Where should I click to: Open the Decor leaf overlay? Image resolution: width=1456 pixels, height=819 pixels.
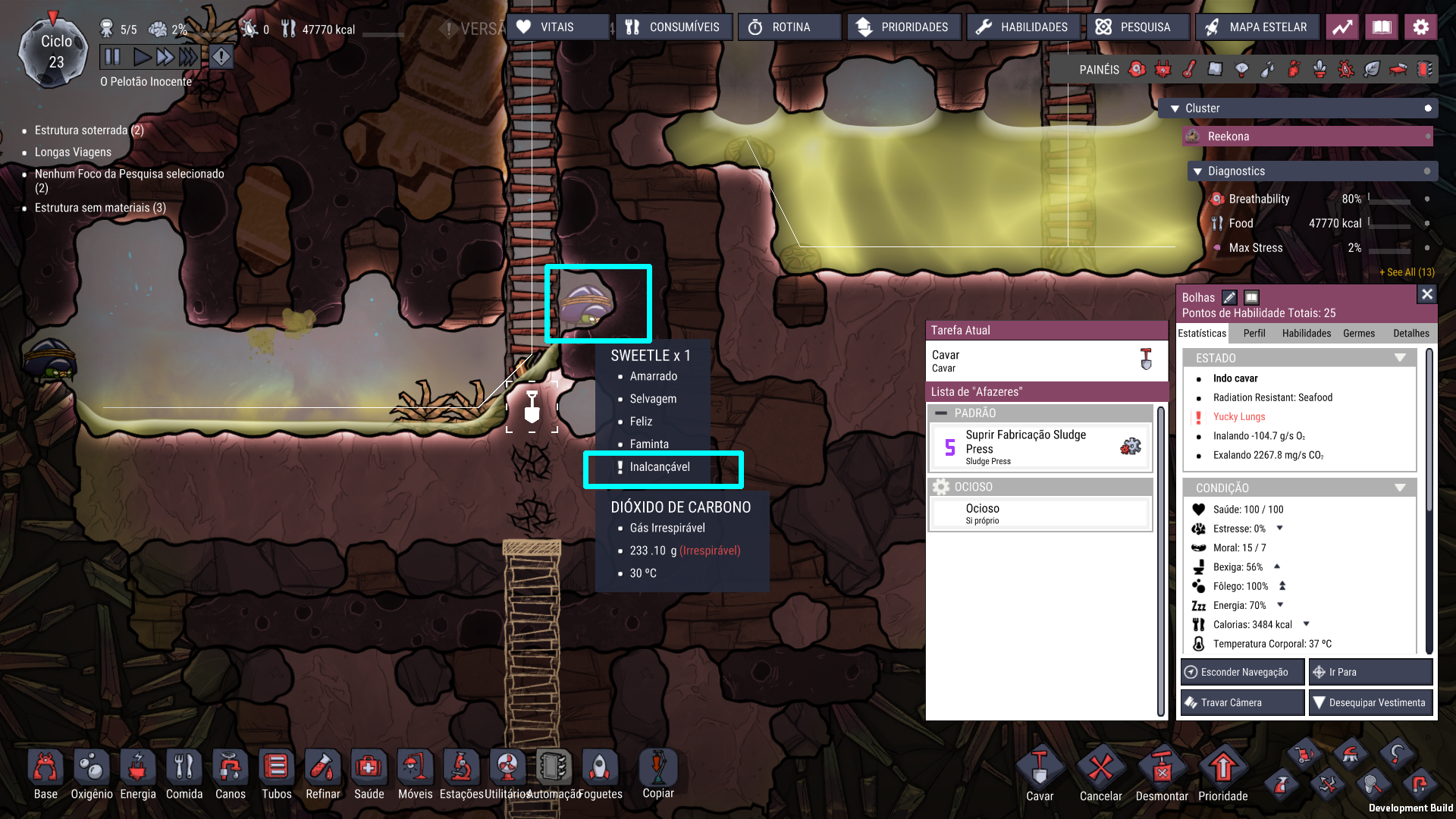pyautogui.click(x=1373, y=69)
